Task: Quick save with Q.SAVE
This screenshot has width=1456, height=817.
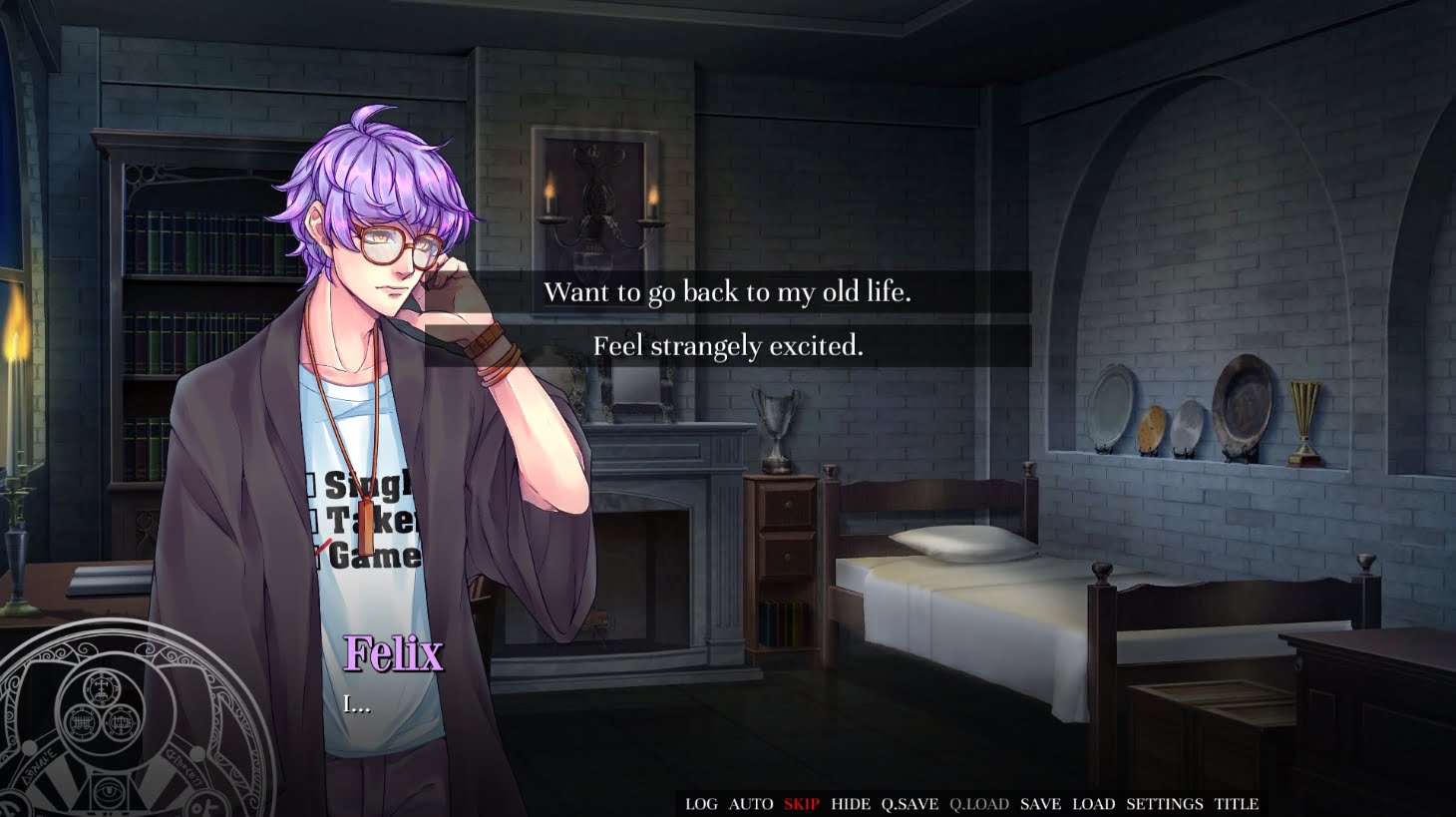Action: [910, 804]
